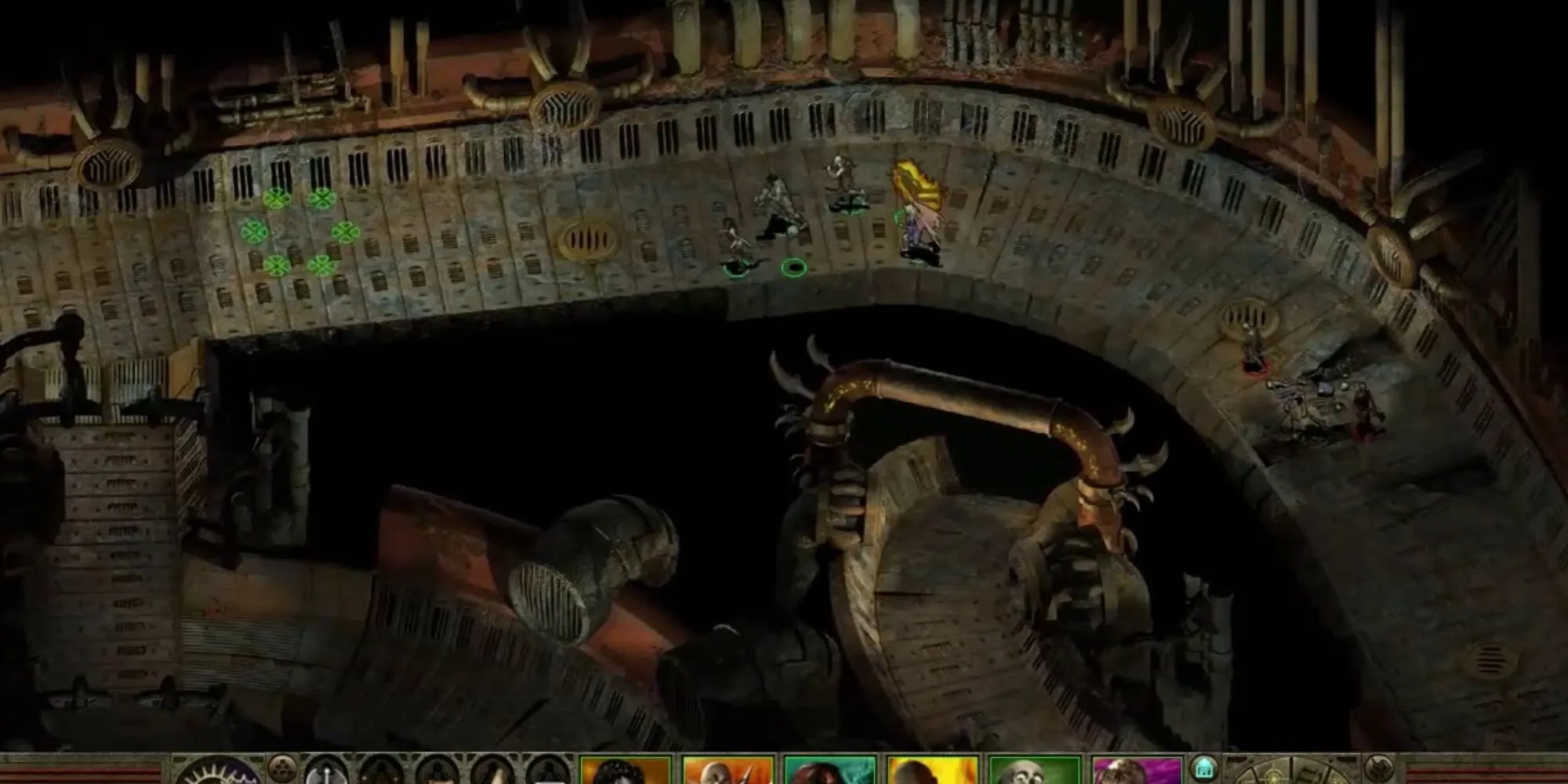Select the portrait with the yellow background

(x=932, y=771)
